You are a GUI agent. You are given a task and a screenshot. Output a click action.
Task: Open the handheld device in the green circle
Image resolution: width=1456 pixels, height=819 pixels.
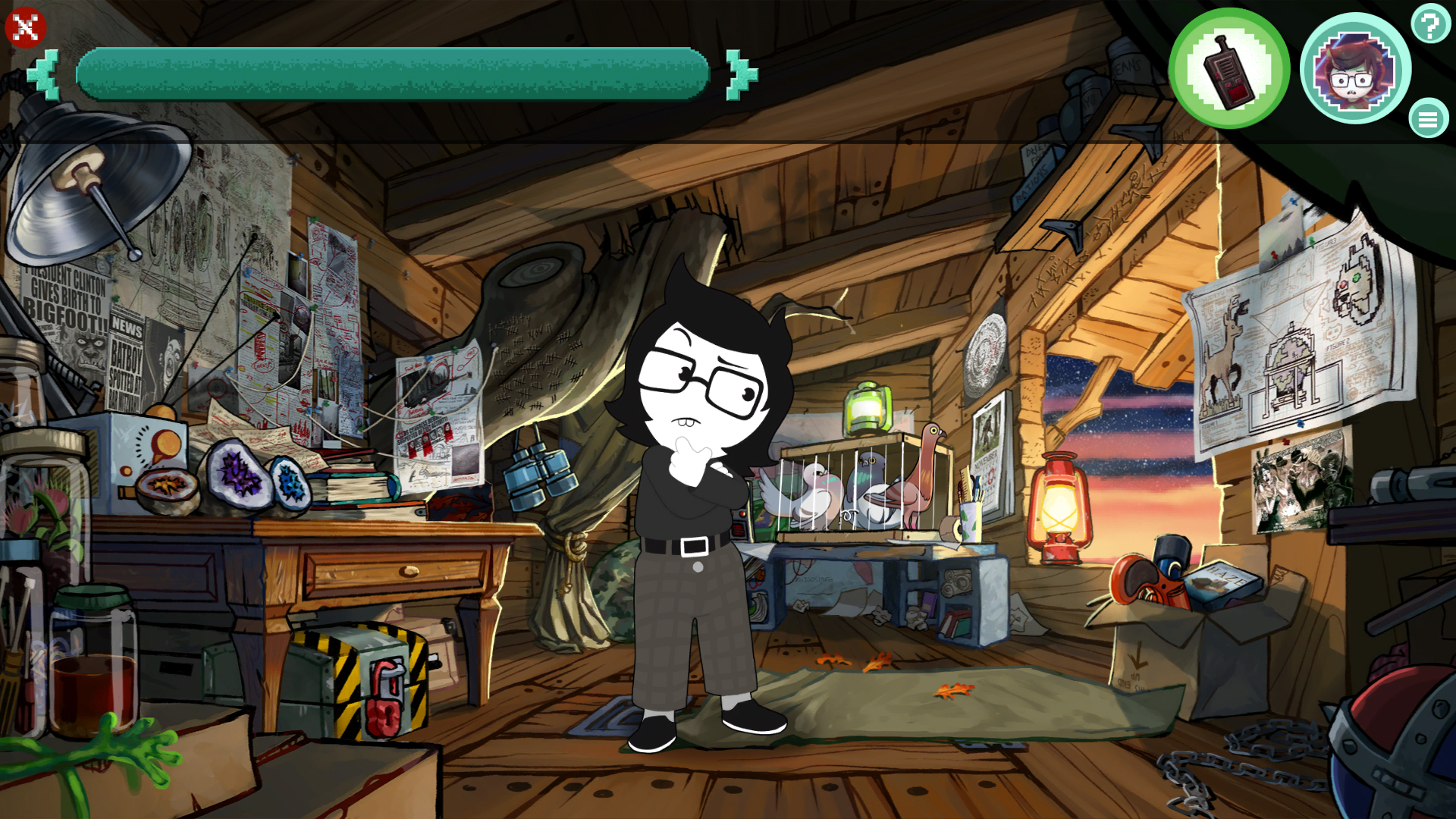[1228, 68]
